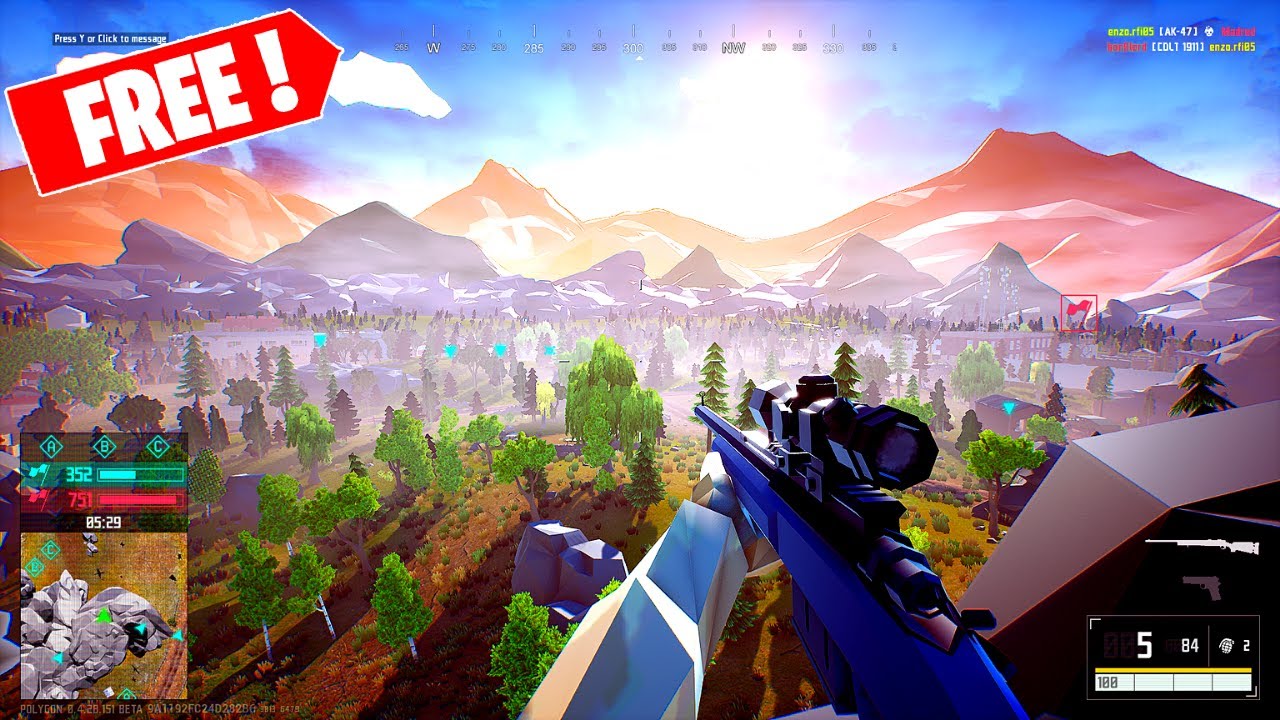Image resolution: width=1280 pixels, height=720 pixels.
Task: Click the green arrow marker on minimap
Action: (x=103, y=616)
